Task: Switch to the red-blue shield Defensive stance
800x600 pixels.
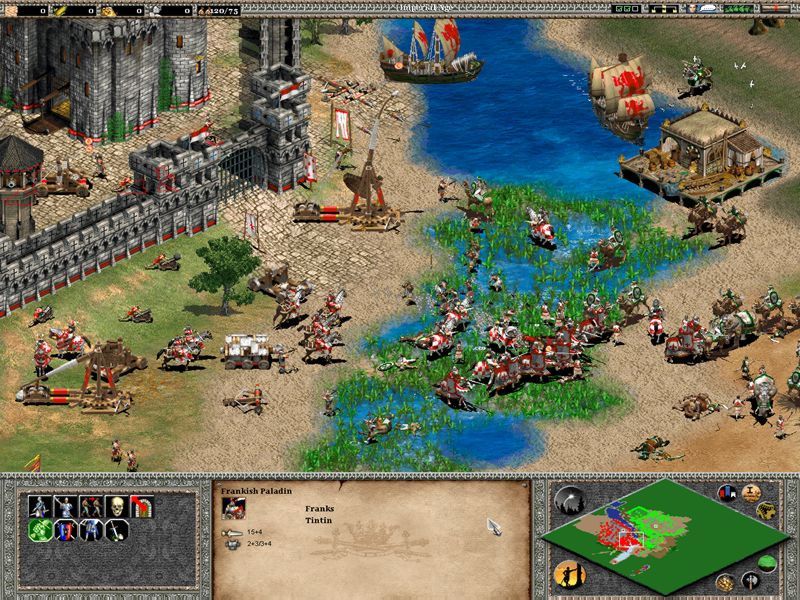Action: pos(66,531)
